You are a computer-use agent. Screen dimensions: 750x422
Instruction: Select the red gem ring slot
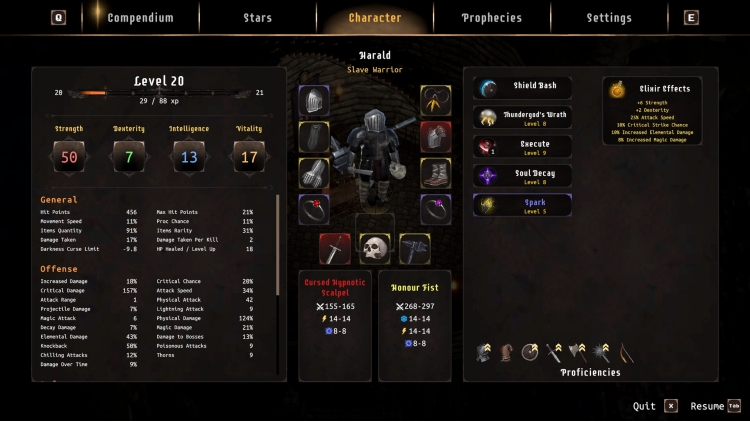314,208
